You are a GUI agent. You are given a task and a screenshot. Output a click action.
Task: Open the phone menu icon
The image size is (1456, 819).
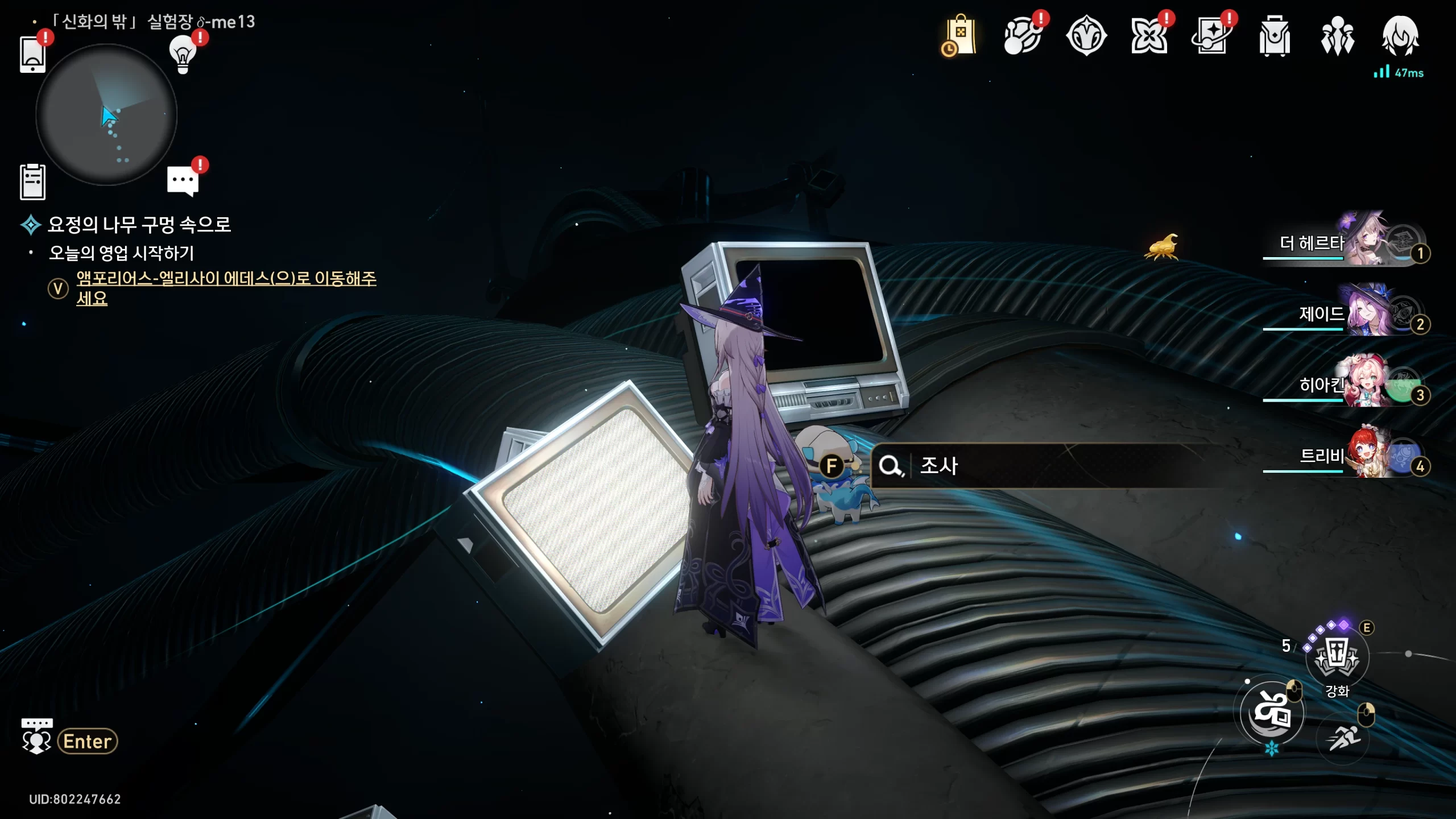(x=32, y=54)
